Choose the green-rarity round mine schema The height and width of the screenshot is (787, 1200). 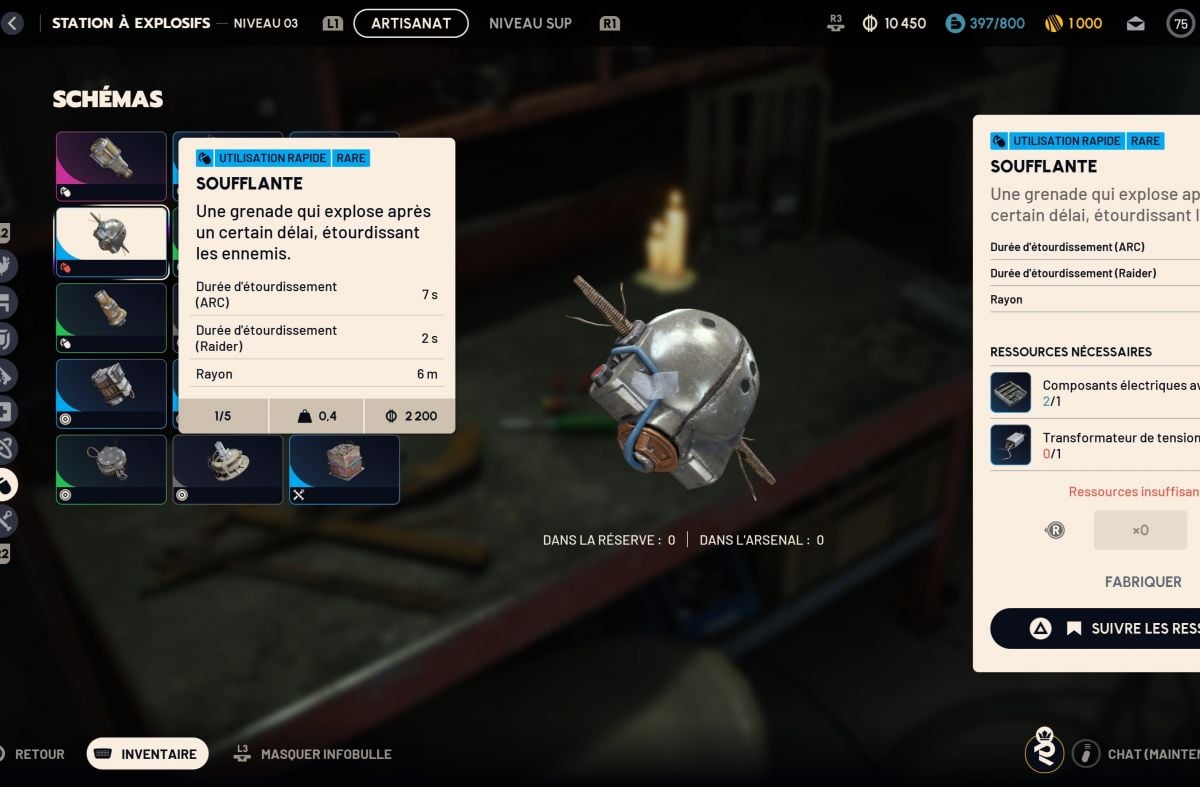111,469
